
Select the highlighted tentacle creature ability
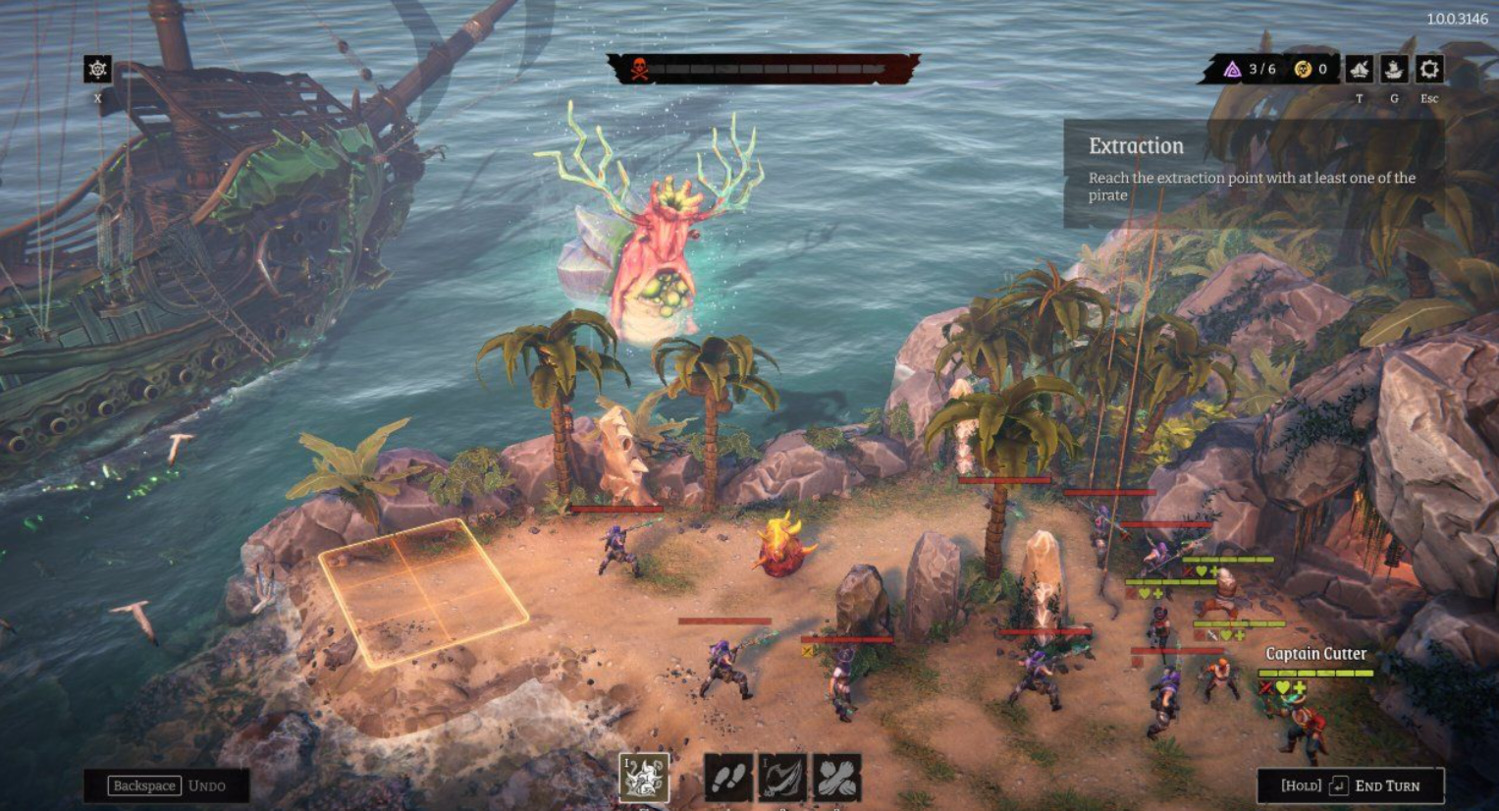pos(643,777)
